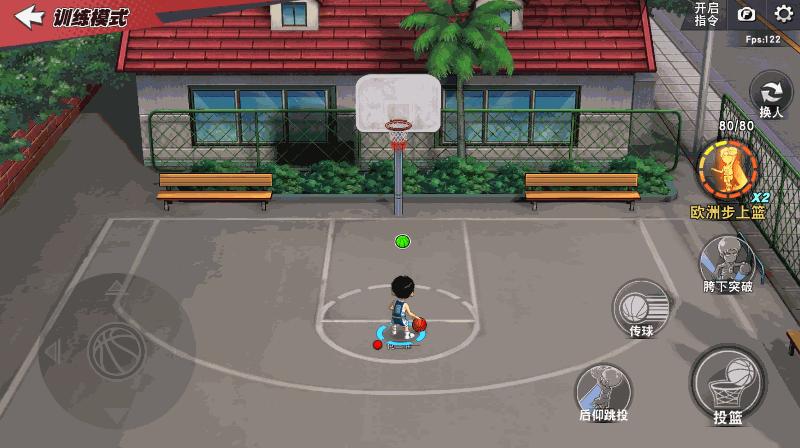Shoot with the 投篮 button
The height and width of the screenshot is (448, 800).
point(728,382)
